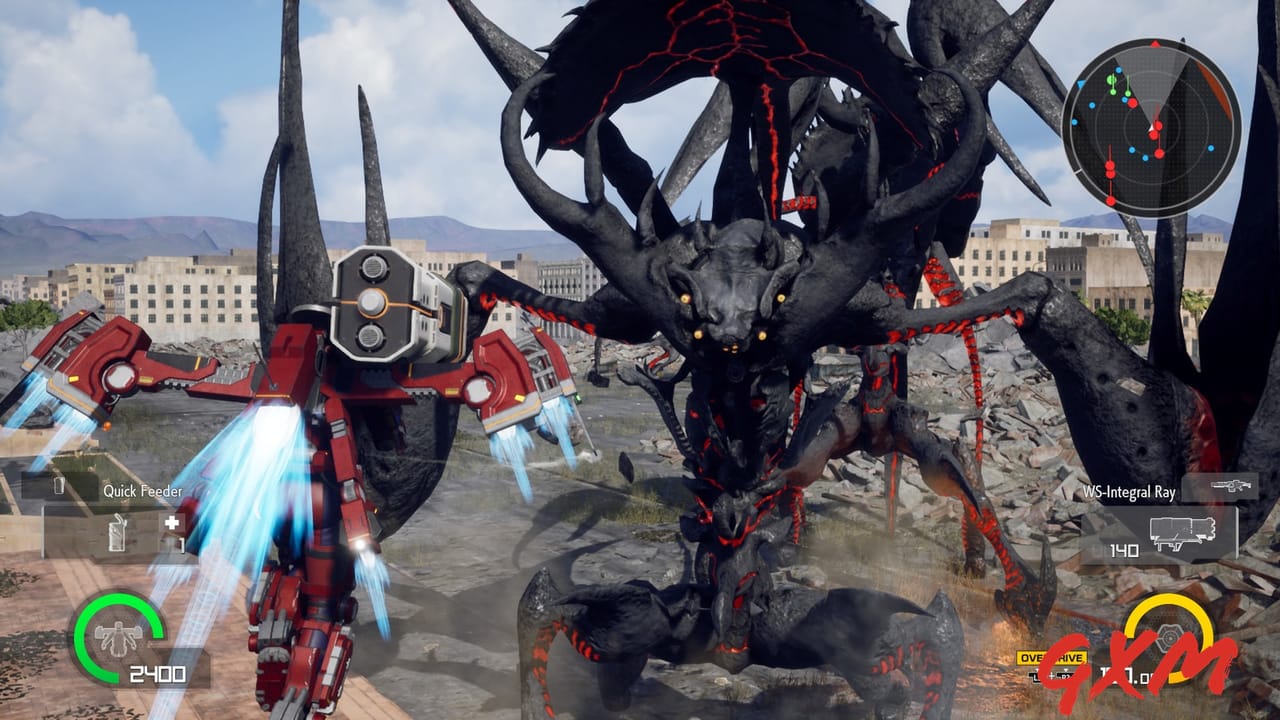
Task: Click the small canister icon beside Quick Feeder label
Action: (58, 486)
